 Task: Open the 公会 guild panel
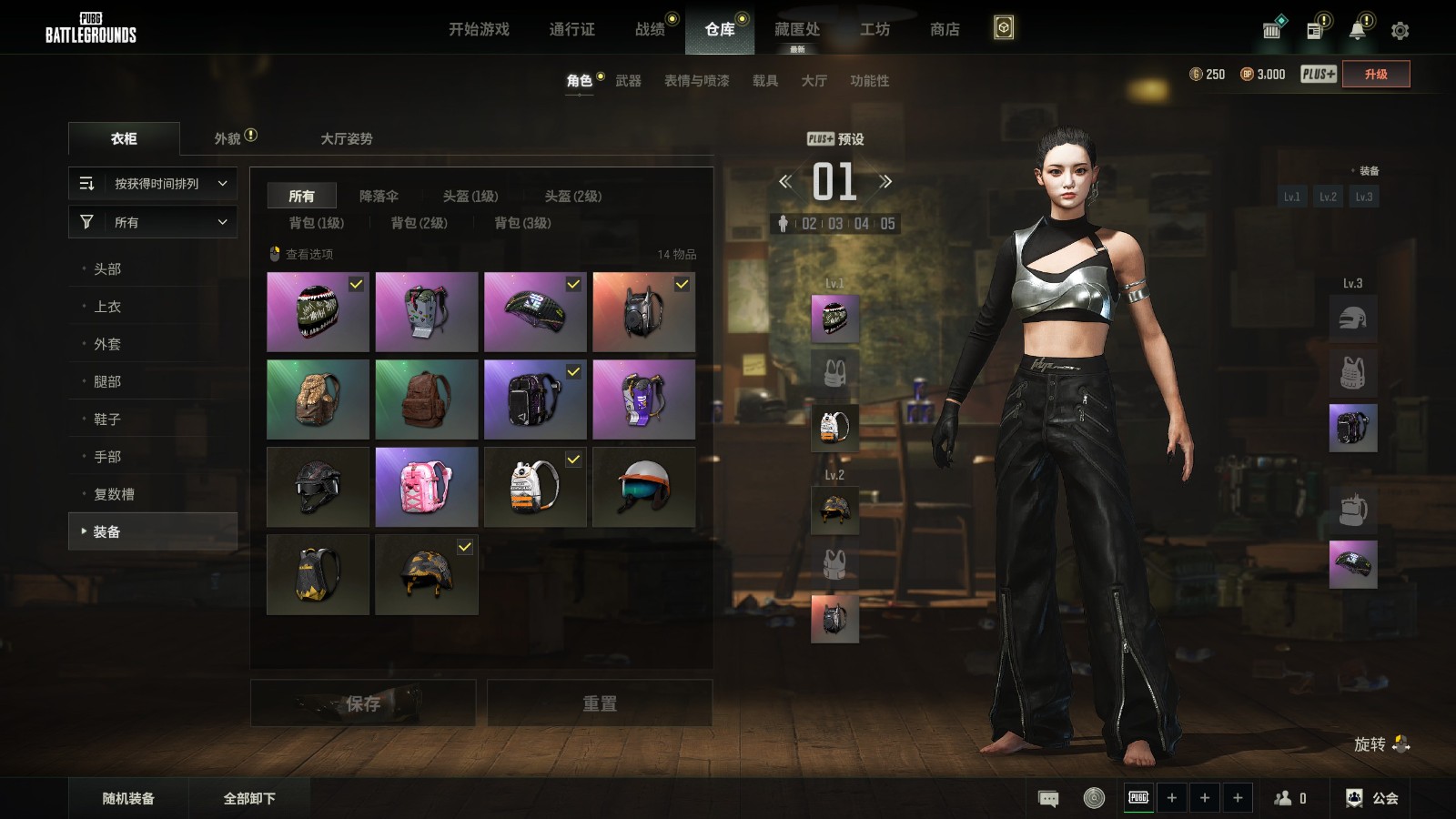[1373, 798]
